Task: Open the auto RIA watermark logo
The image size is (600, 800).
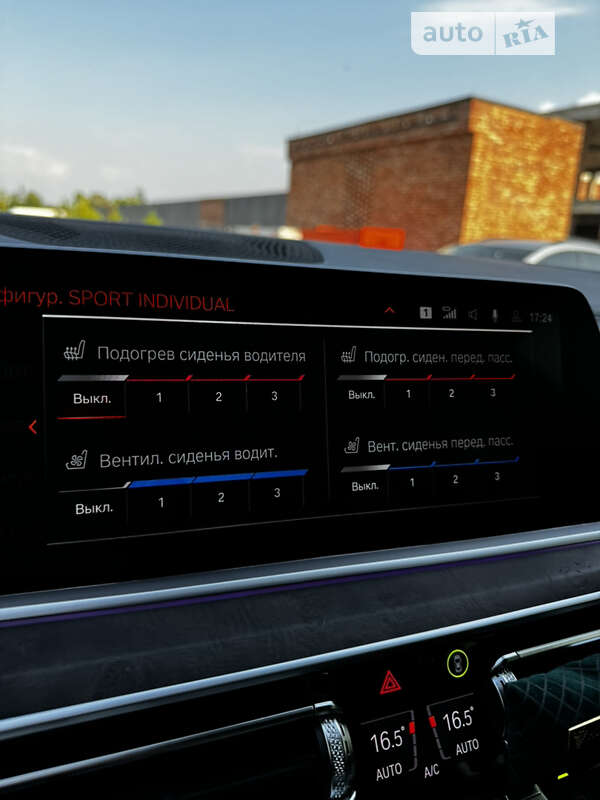Action: pos(483,33)
